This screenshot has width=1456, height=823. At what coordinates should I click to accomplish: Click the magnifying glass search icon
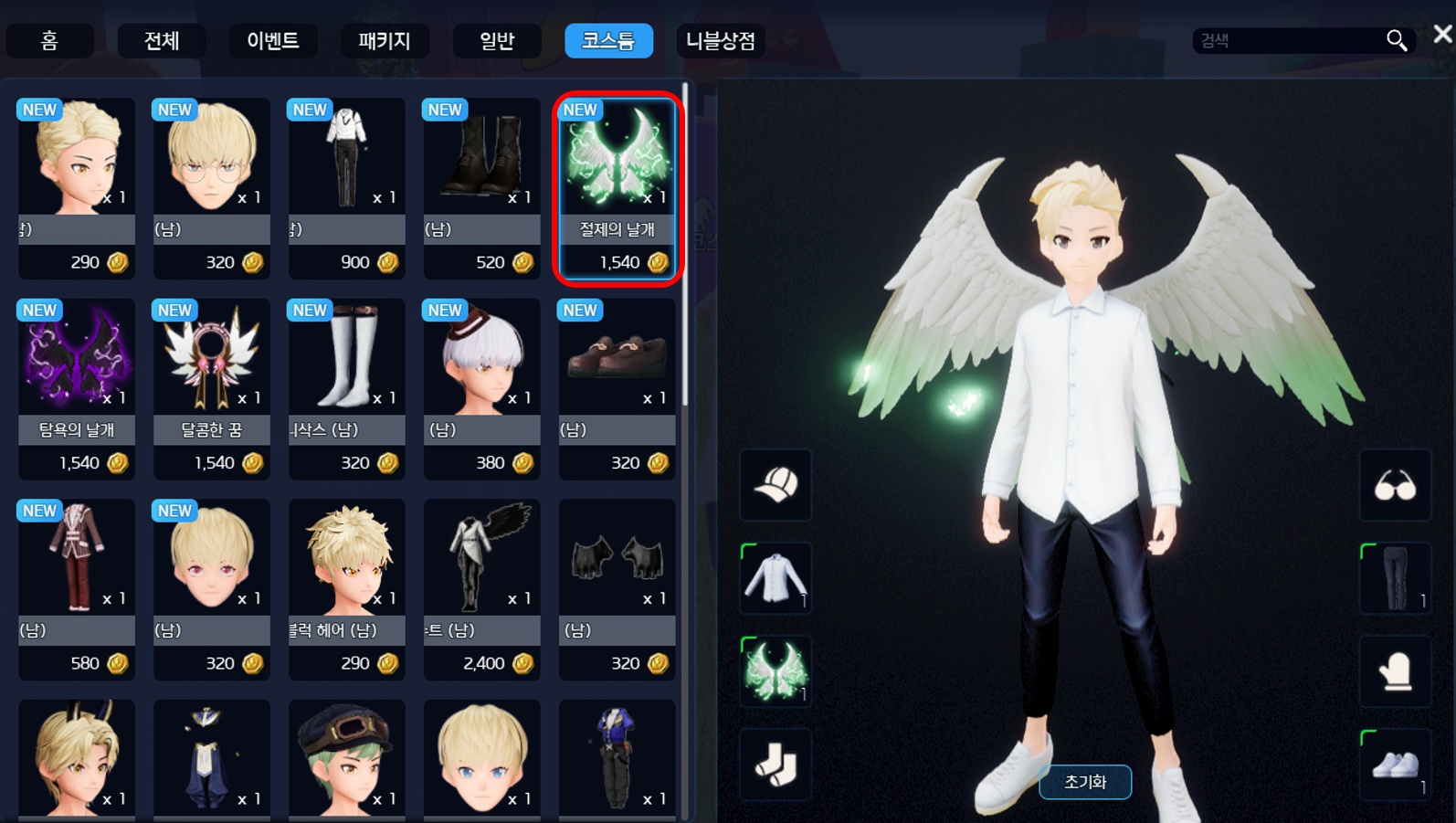point(1396,40)
